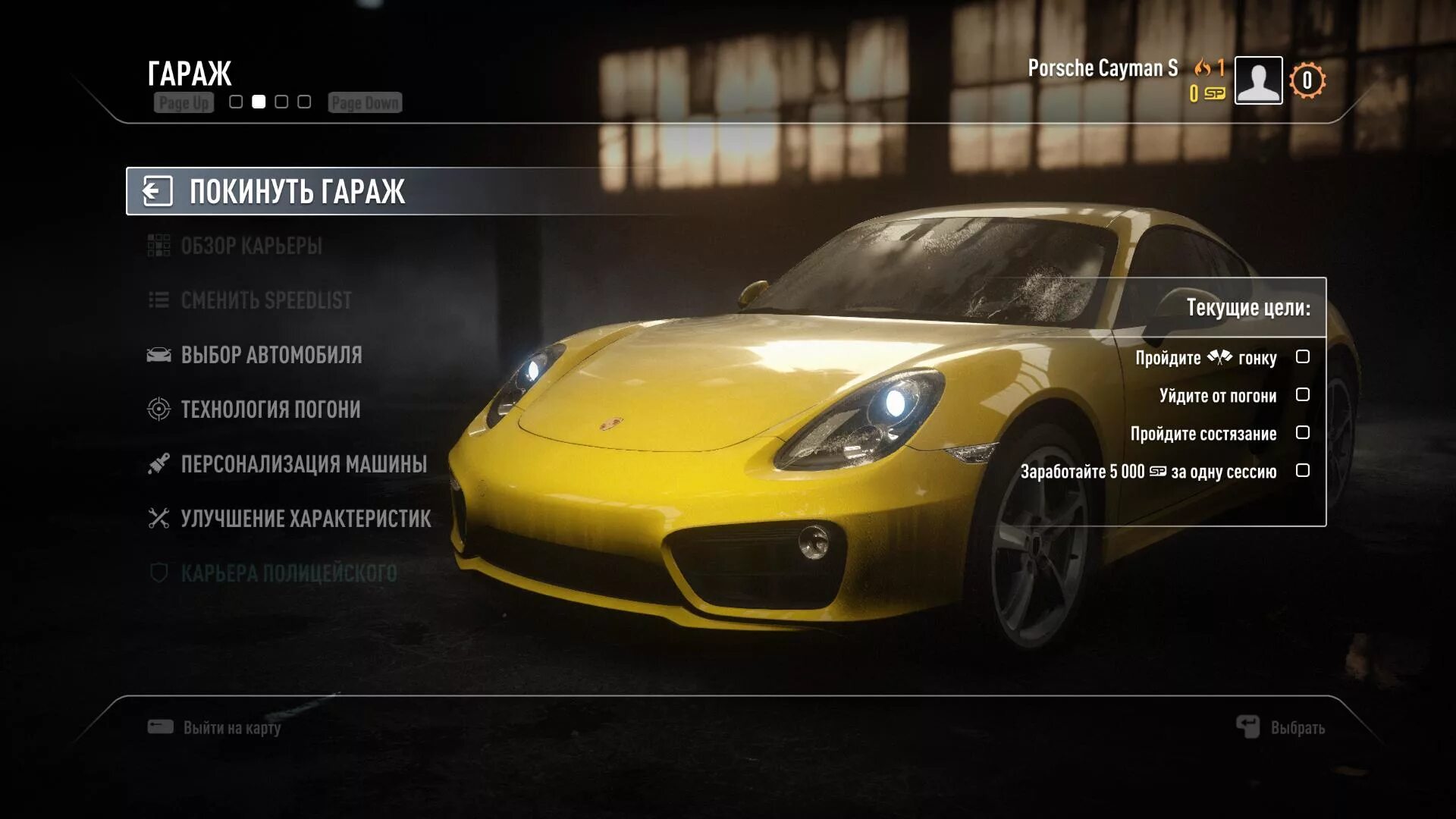Choose УЛУЧШЕНИЕ ХАРАКТЕРИСТИК upgrades
Screen dimensions: 1456x819
(305, 519)
